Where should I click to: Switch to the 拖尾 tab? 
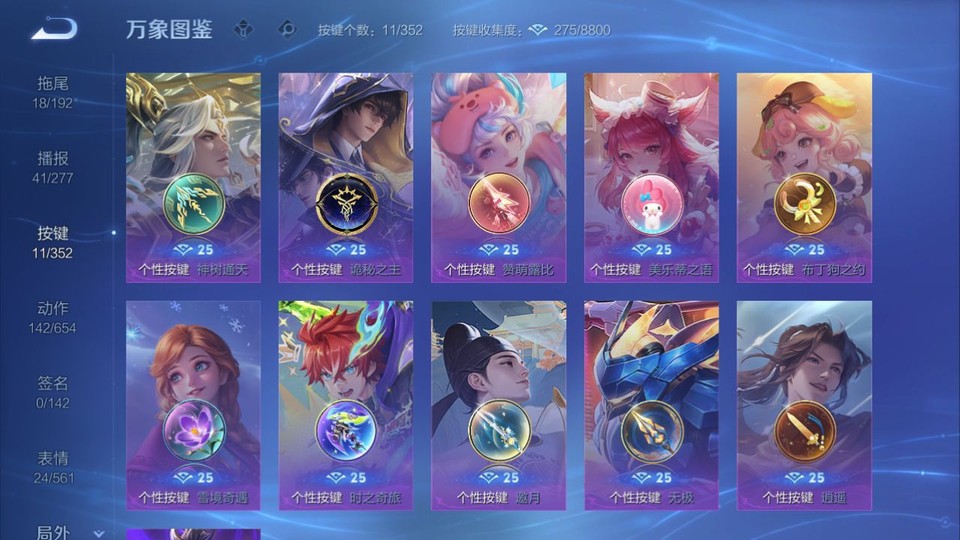pos(53,92)
